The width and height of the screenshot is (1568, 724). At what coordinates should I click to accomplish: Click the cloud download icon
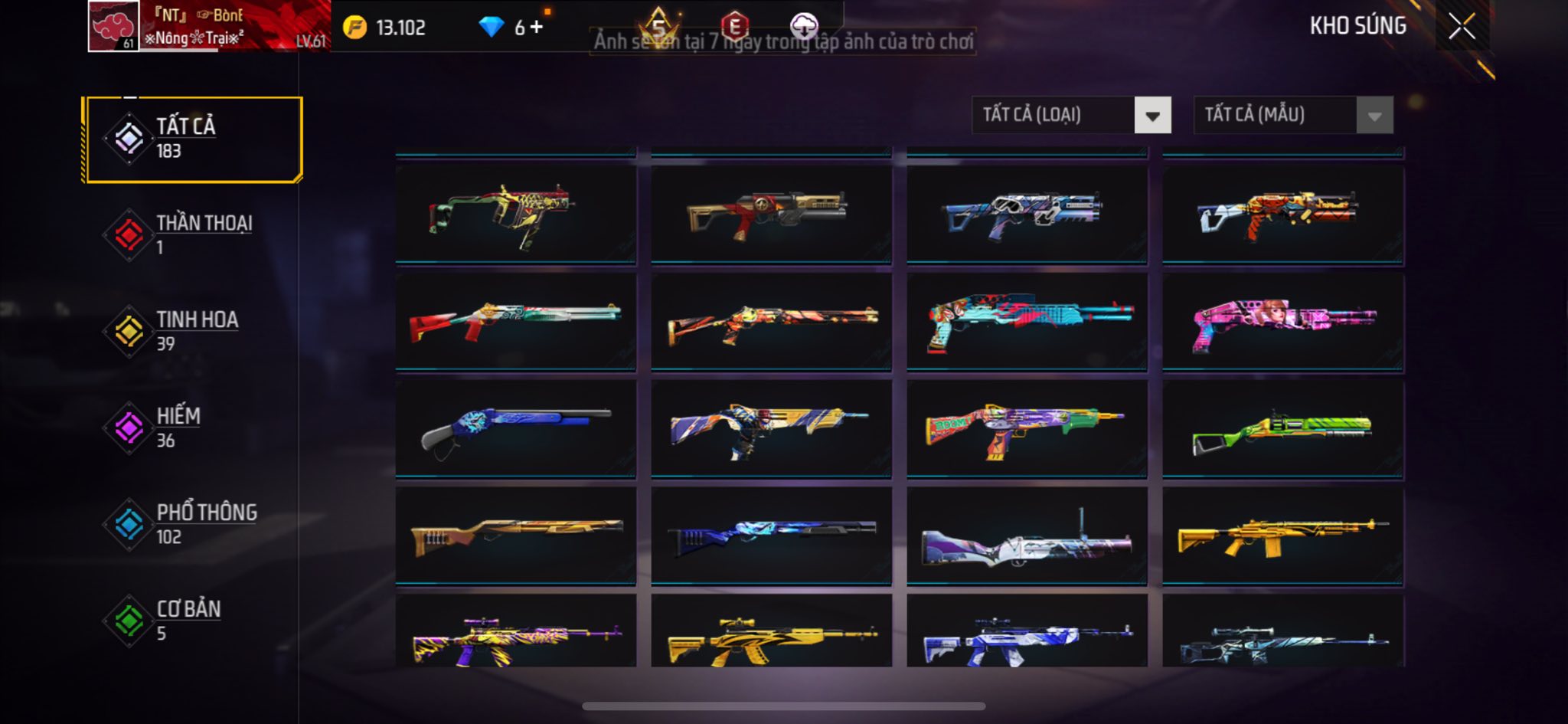[x=804, y=26]
